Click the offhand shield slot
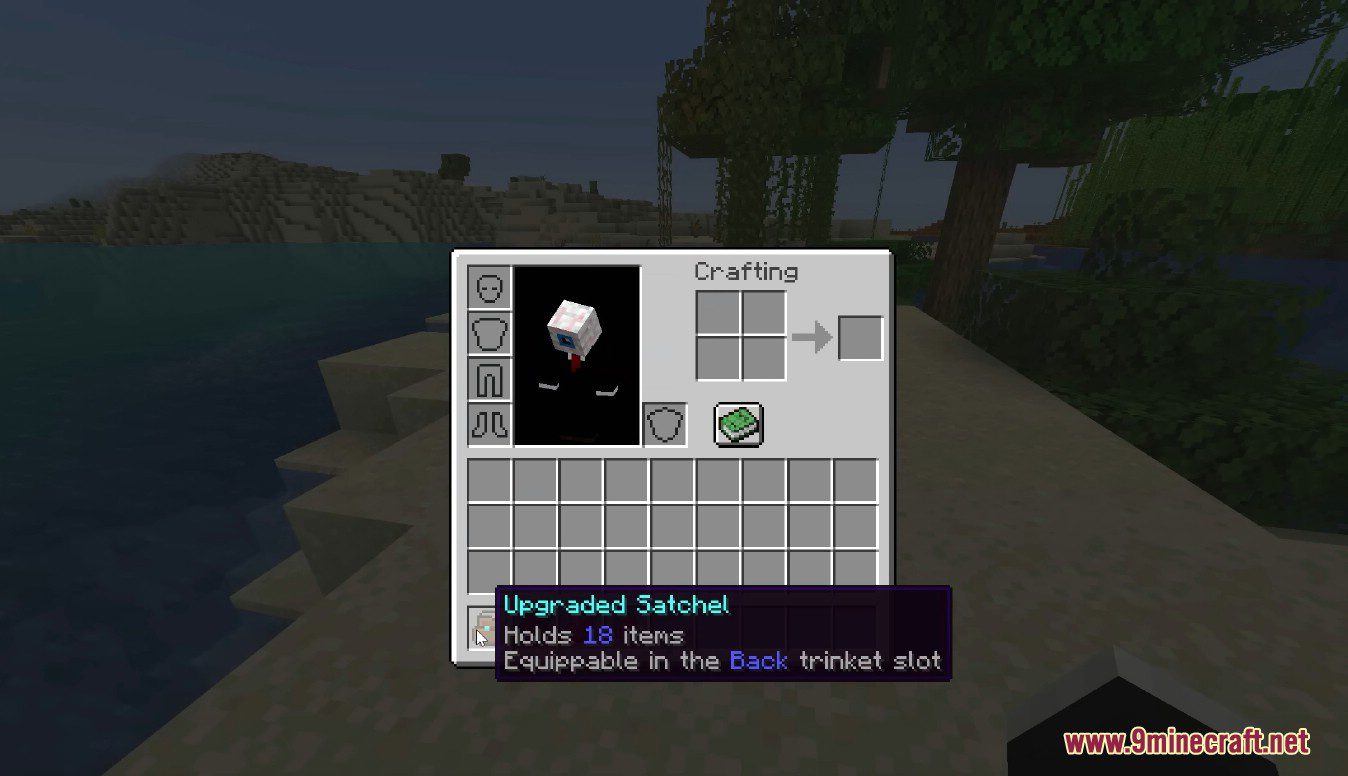1348x776 pixels. pos(665,423)
